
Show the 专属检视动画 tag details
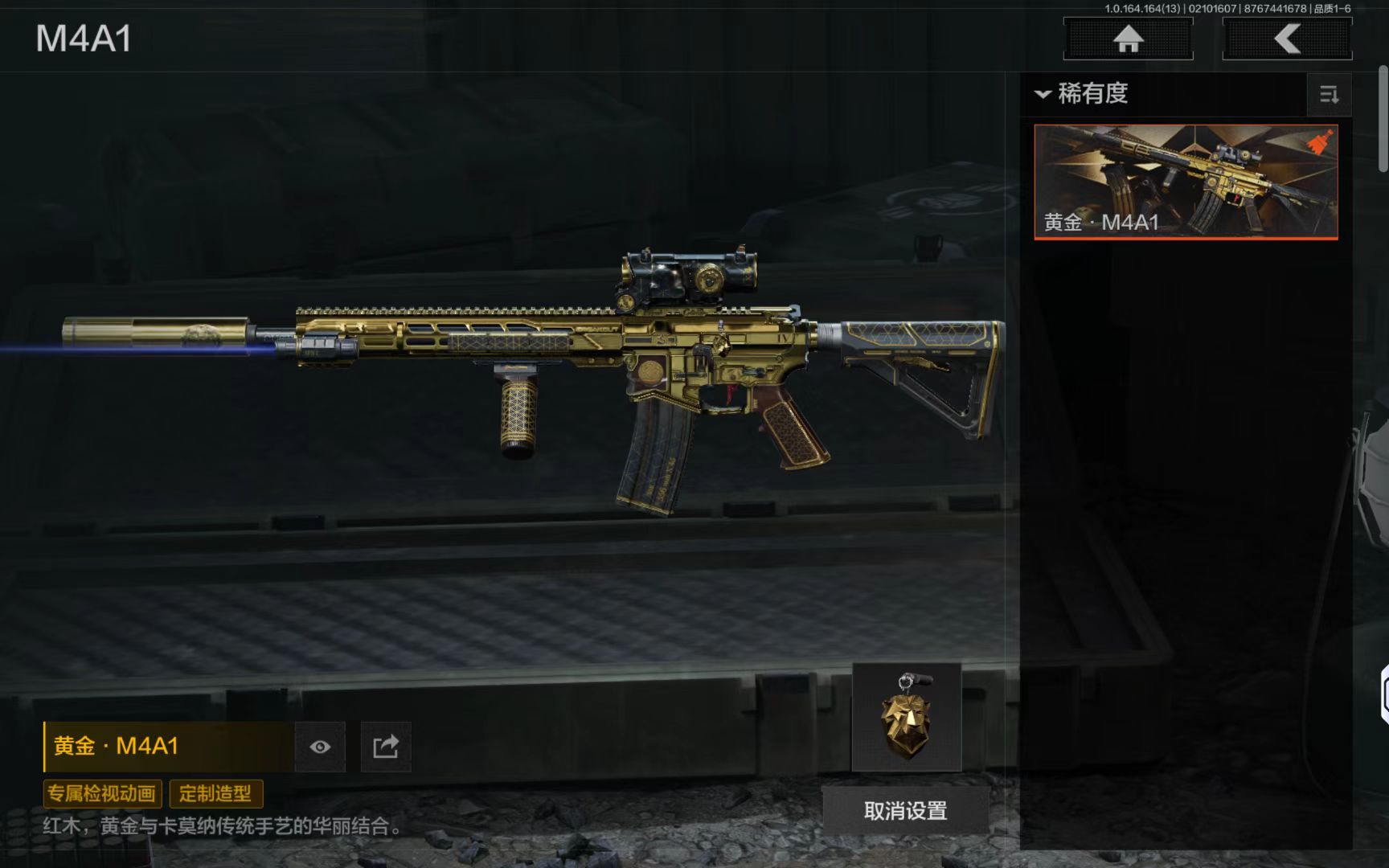(x=102, y=794)
